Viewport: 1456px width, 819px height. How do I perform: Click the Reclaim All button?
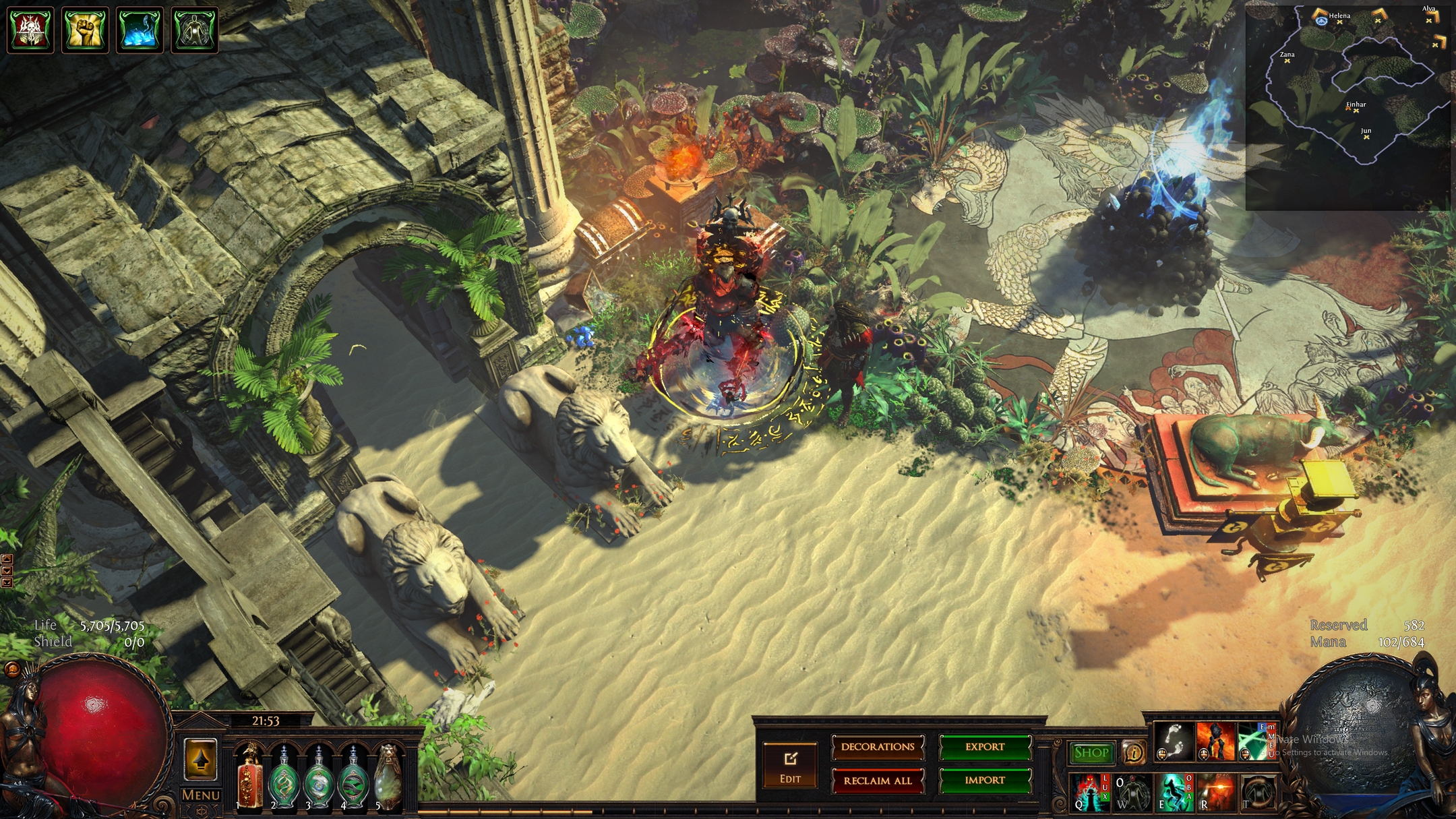[x=878, y=781]
